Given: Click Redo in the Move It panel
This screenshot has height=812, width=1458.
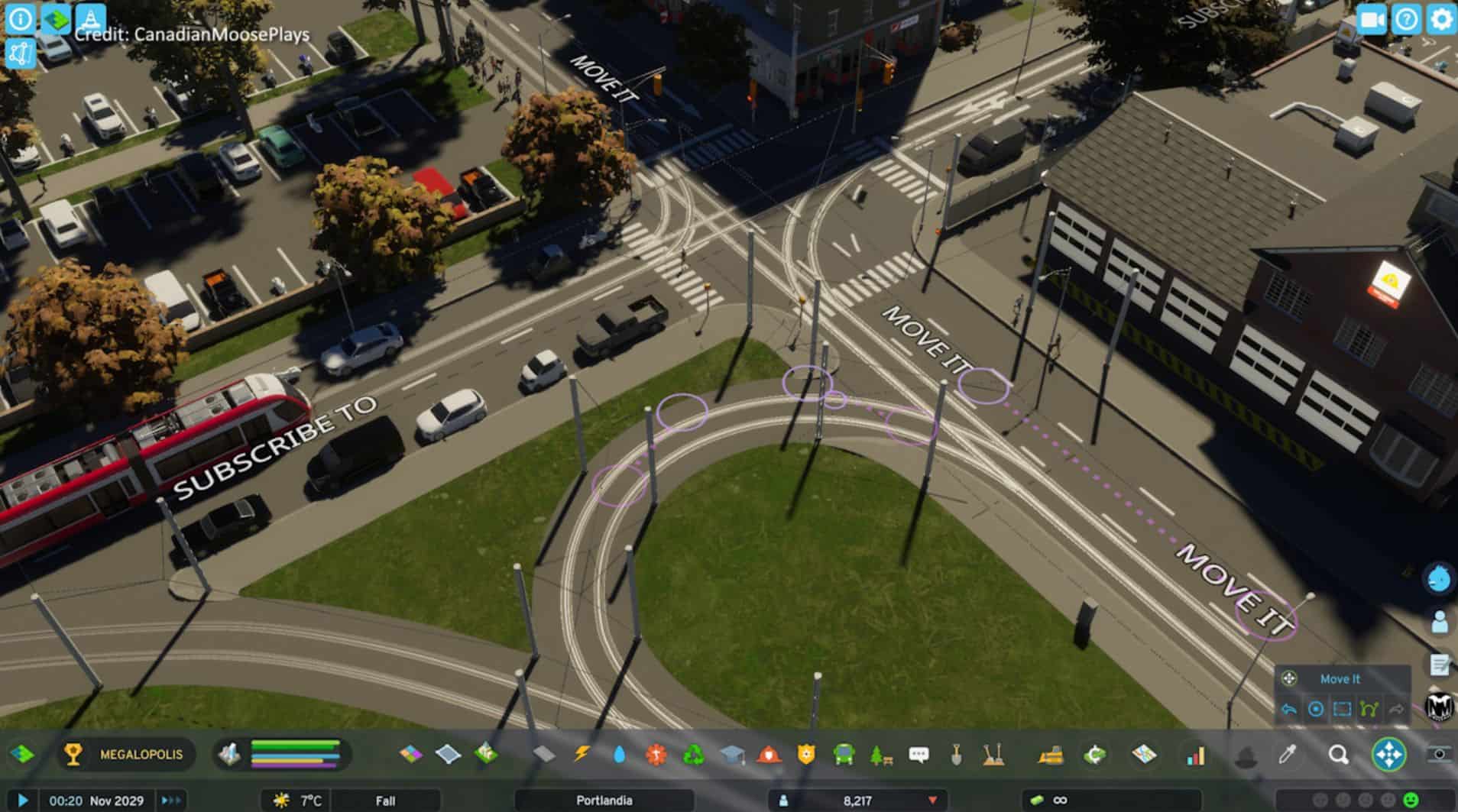Looking at the screenshot, I should [x=1397, y=710].
